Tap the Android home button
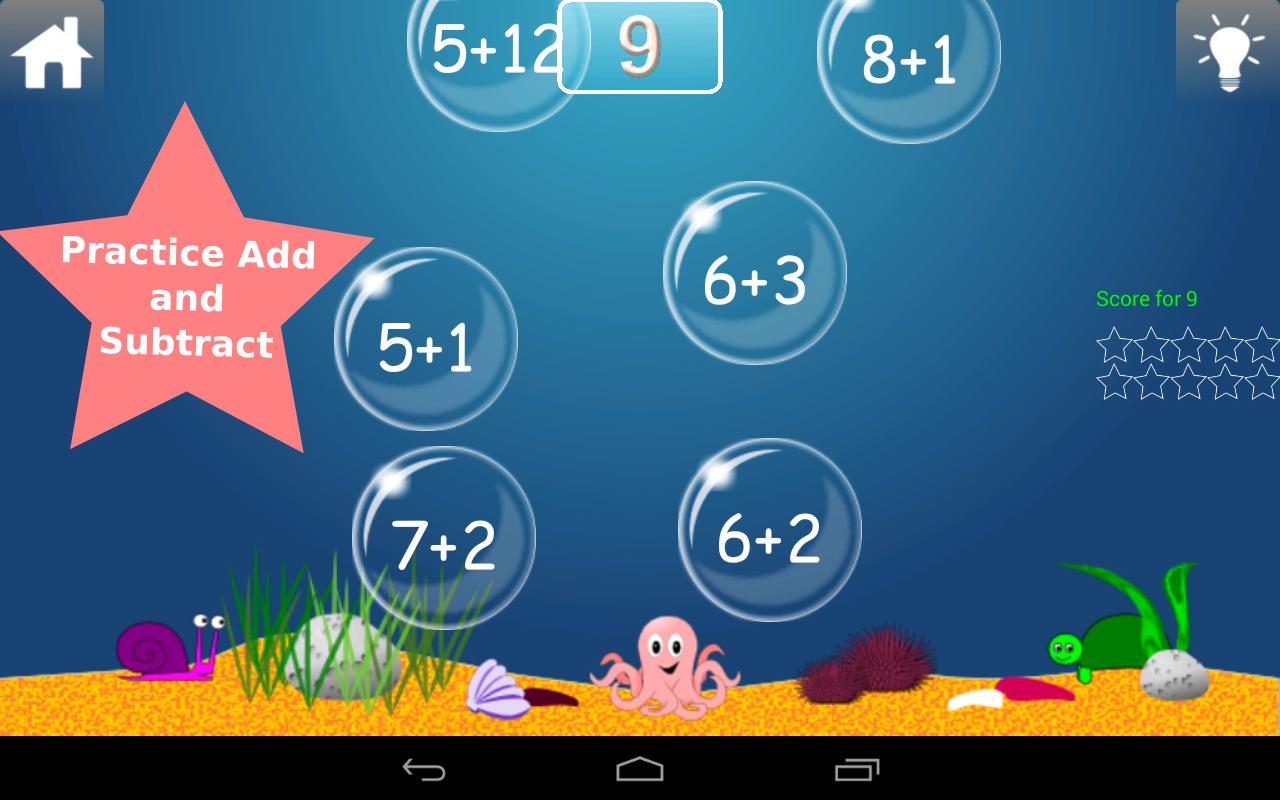 [x=640, y=770]
